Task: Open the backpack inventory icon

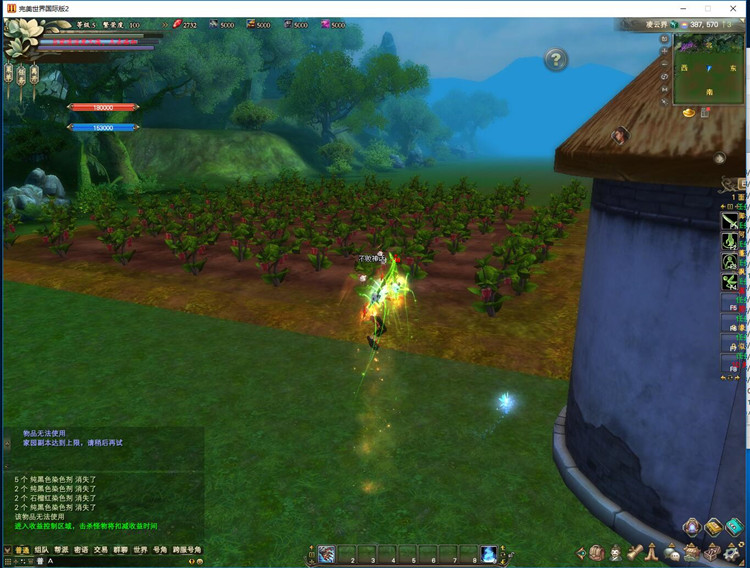Action: (597, 552)
